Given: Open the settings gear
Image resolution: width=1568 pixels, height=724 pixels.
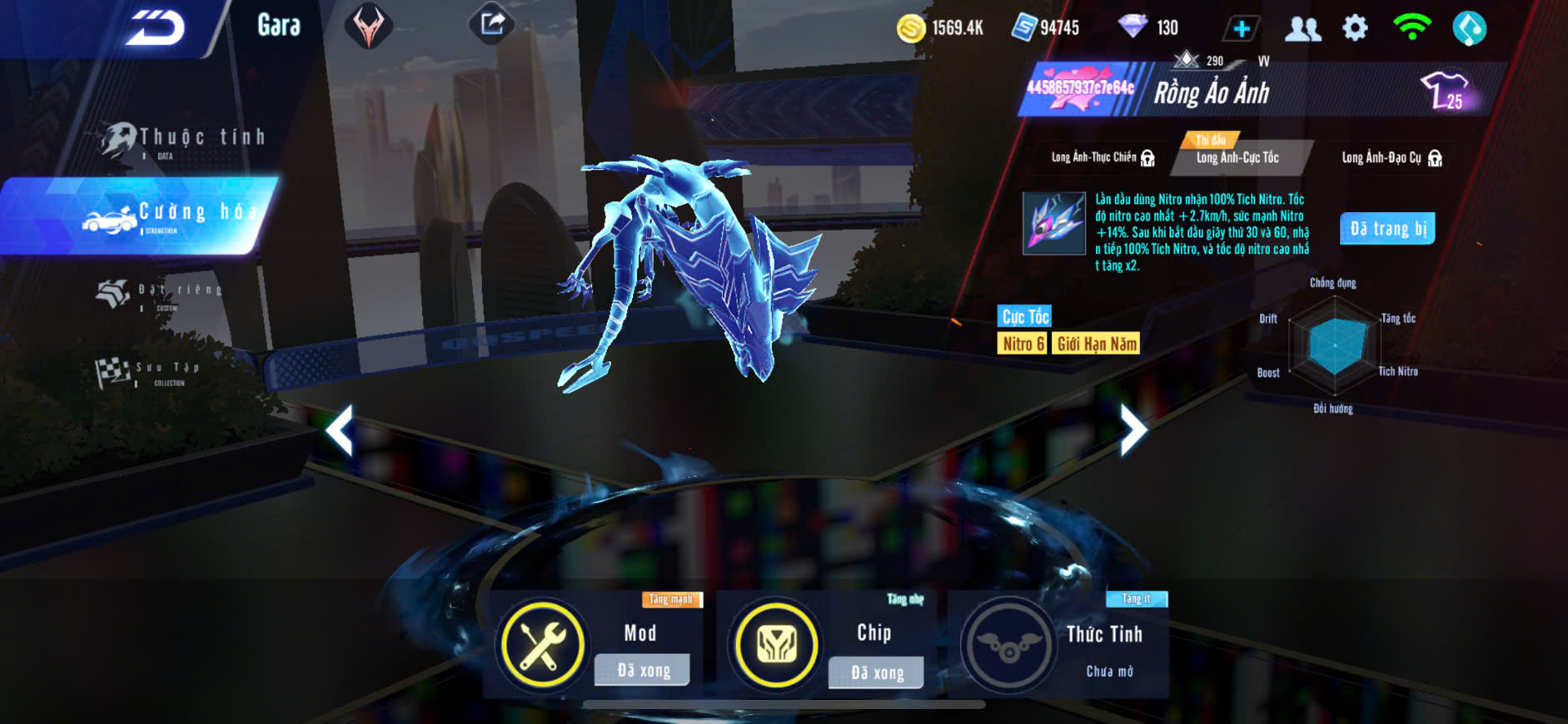Looking at the screenshot, I should click(x=1355, y=28).
